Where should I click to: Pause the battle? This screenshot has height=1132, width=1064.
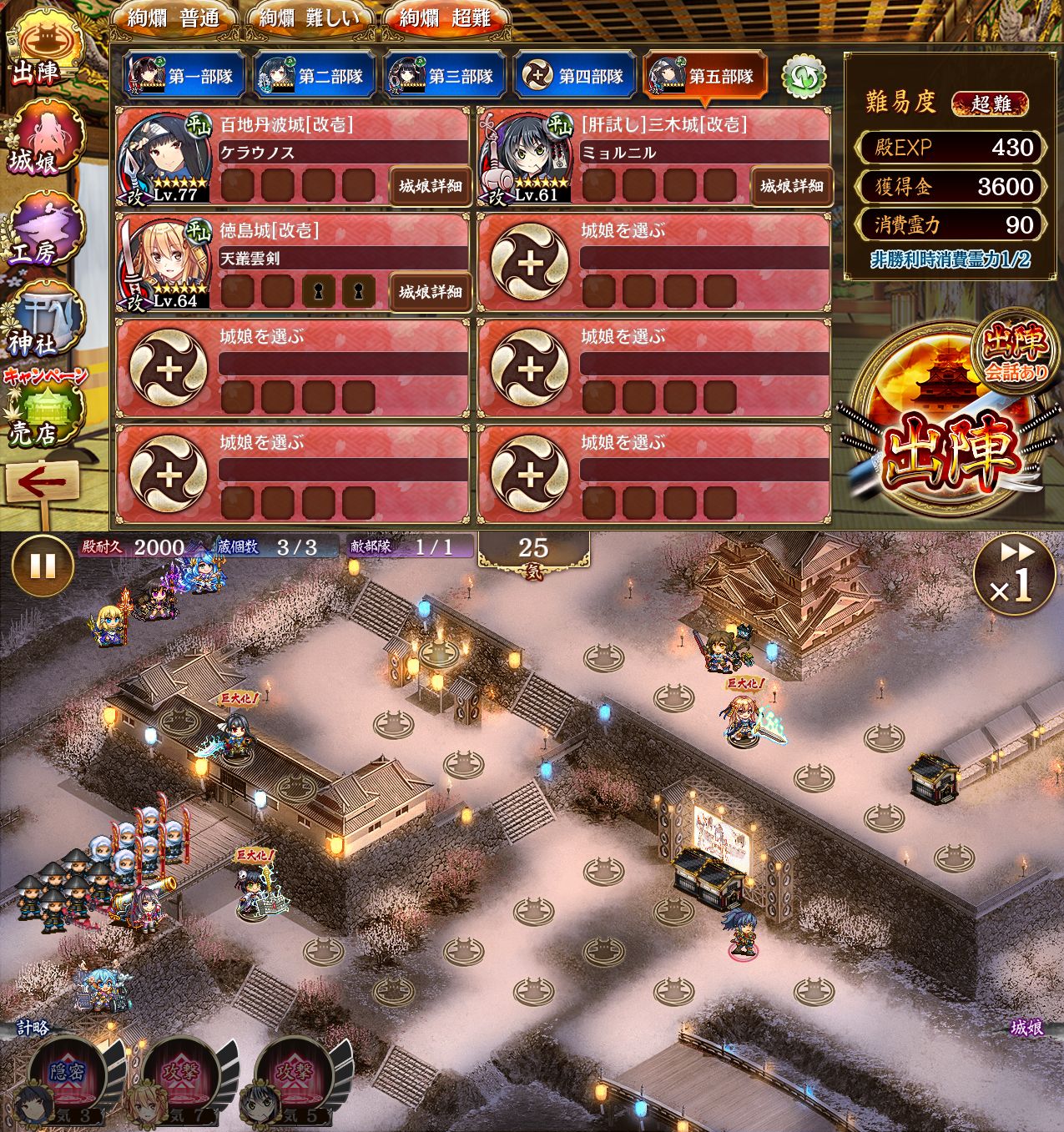point(42,566)
